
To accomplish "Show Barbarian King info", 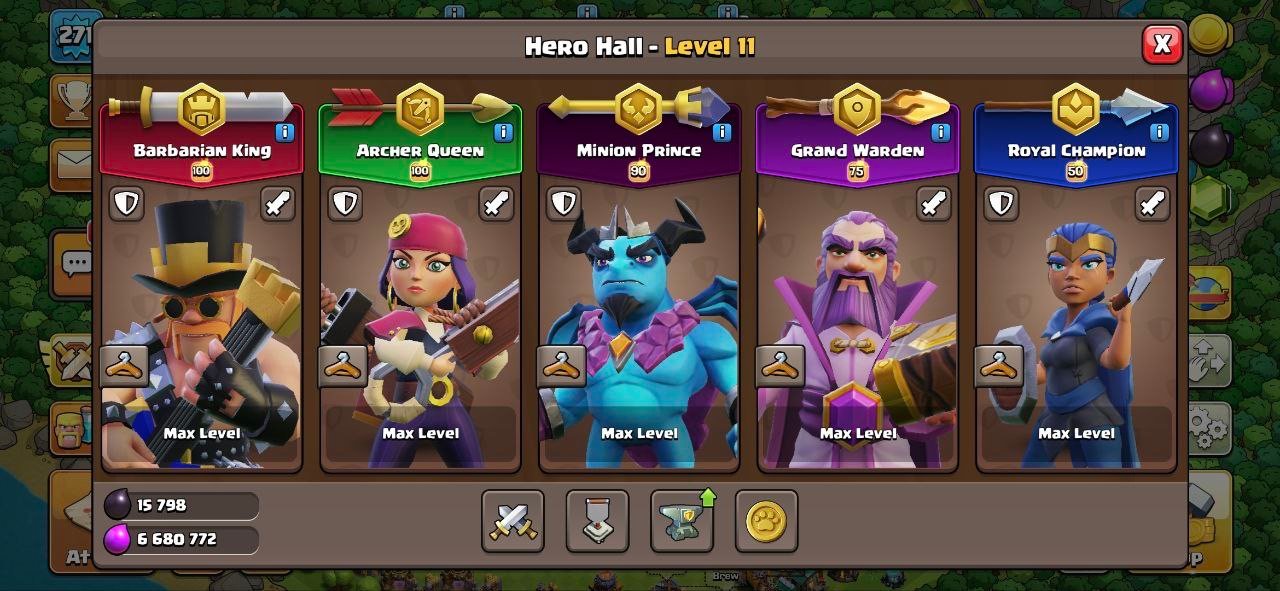I will click(x=284, y=132).
